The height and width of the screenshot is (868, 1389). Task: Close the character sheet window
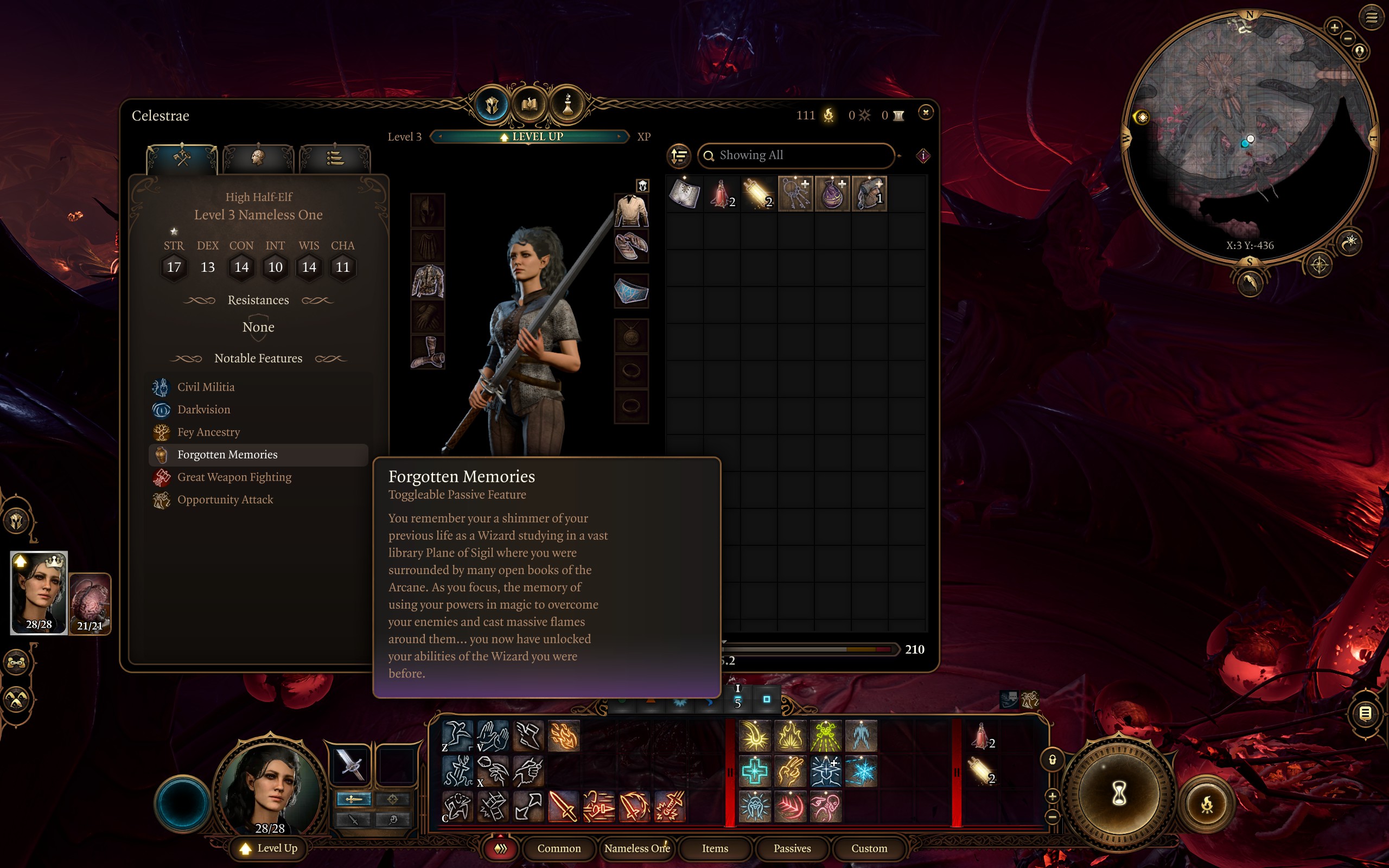click(x=925, y=113)
